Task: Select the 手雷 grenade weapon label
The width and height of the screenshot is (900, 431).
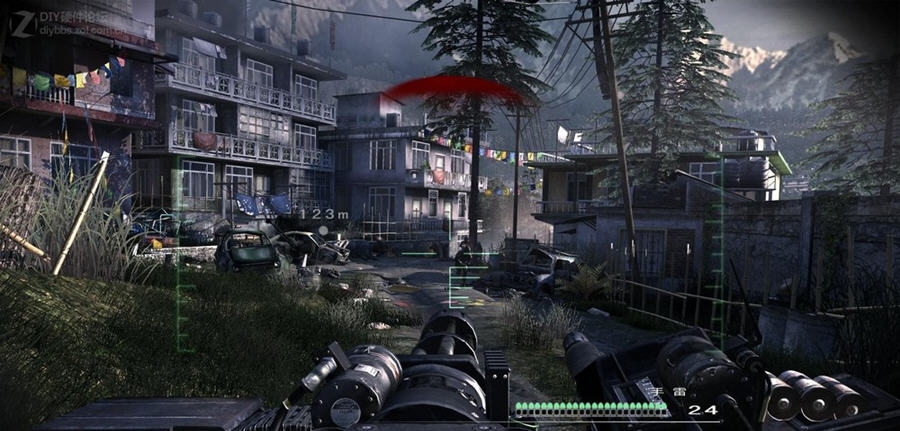Action: coord(669,392)
